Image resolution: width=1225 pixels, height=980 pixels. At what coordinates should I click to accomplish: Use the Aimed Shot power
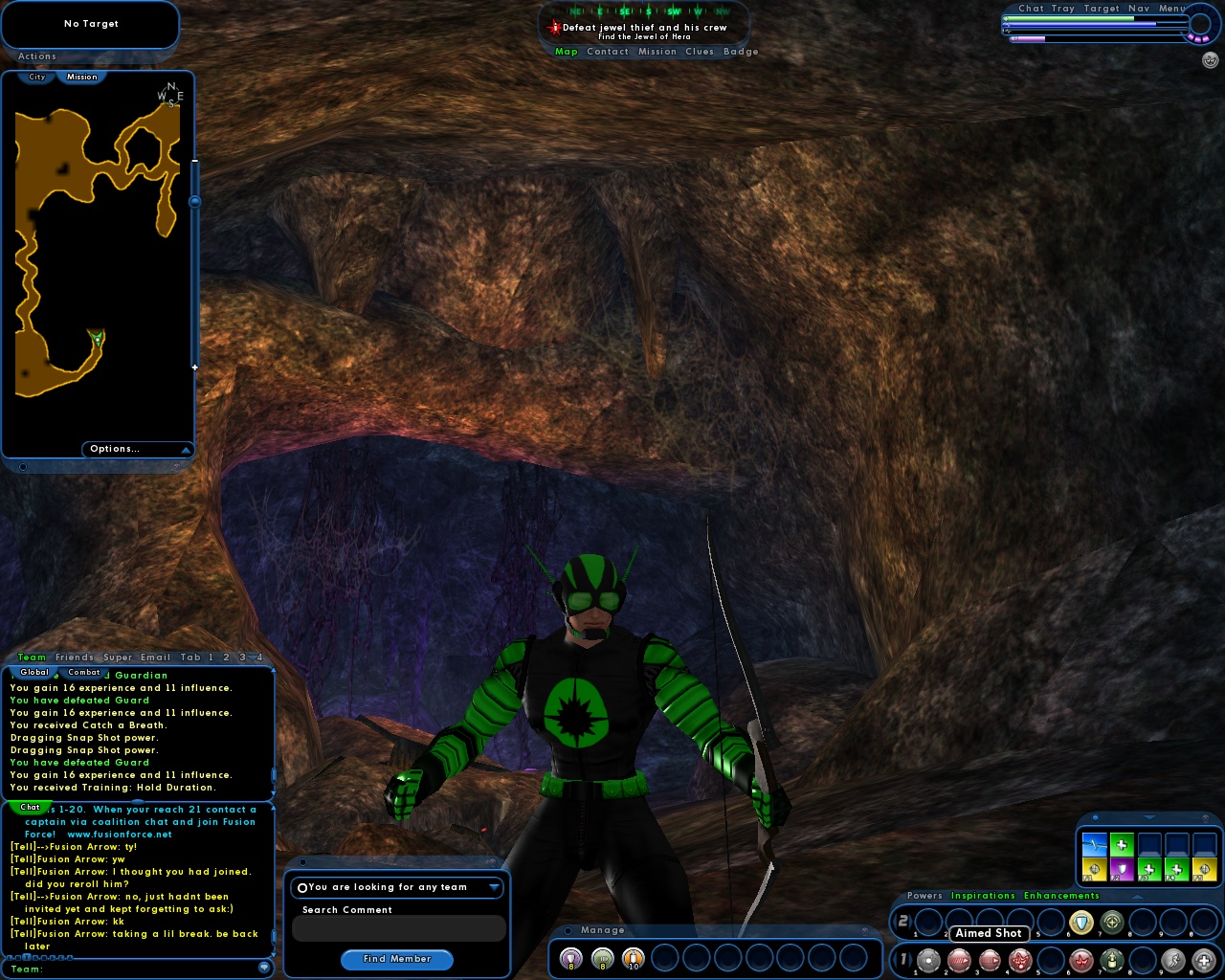989,960
